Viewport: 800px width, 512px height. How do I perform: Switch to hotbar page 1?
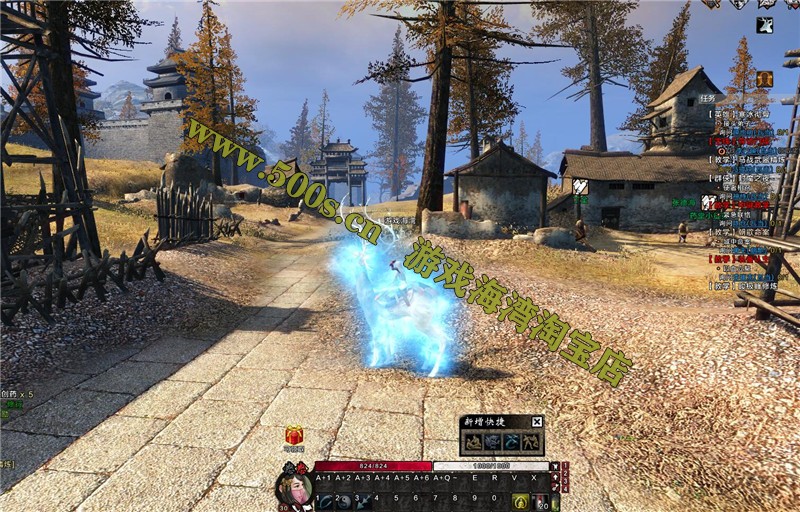coord(565,466)
